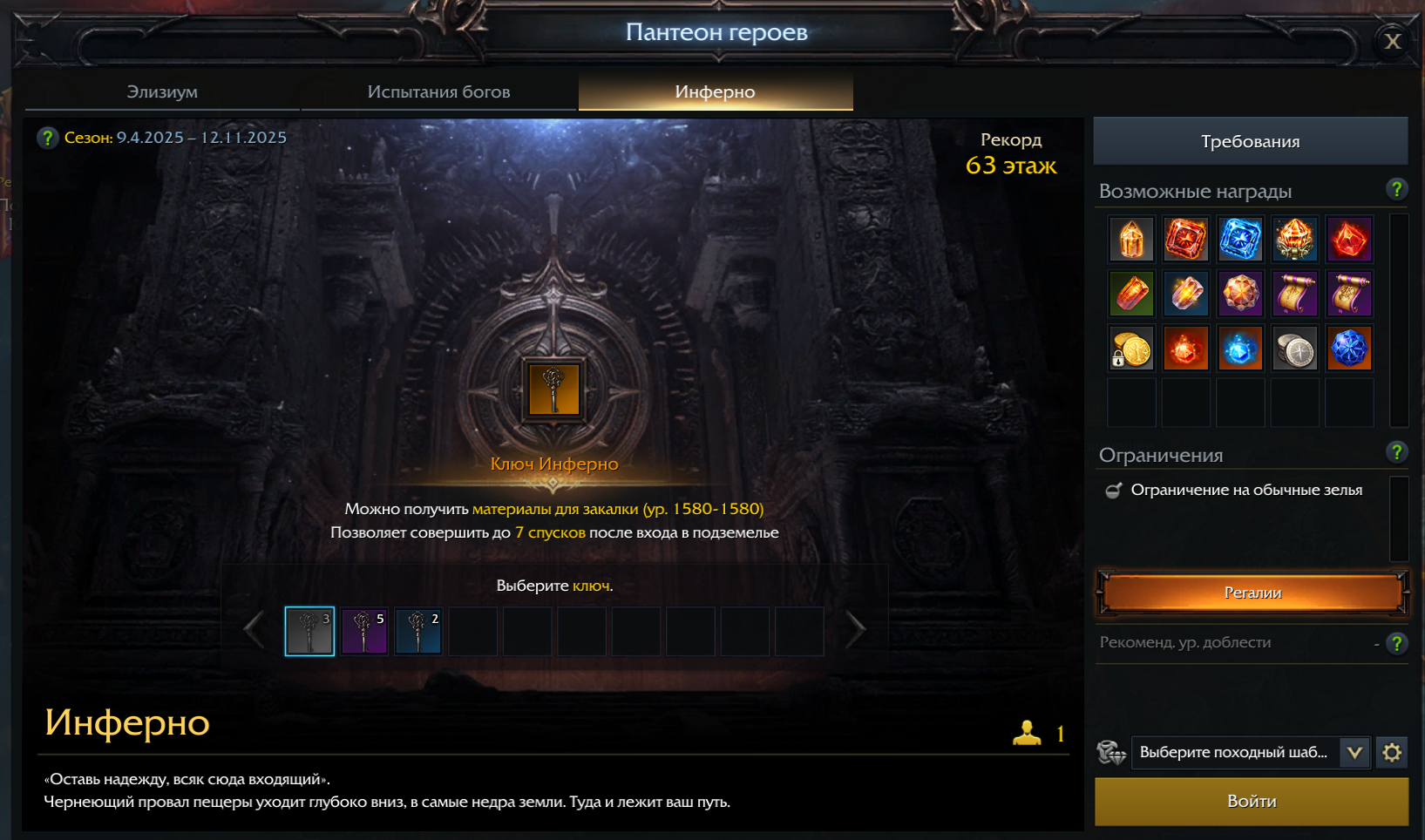Click the question mark next to Ограничения
The width and height of the screenshot is (1425, 840).
click(x=1396, y=452)
